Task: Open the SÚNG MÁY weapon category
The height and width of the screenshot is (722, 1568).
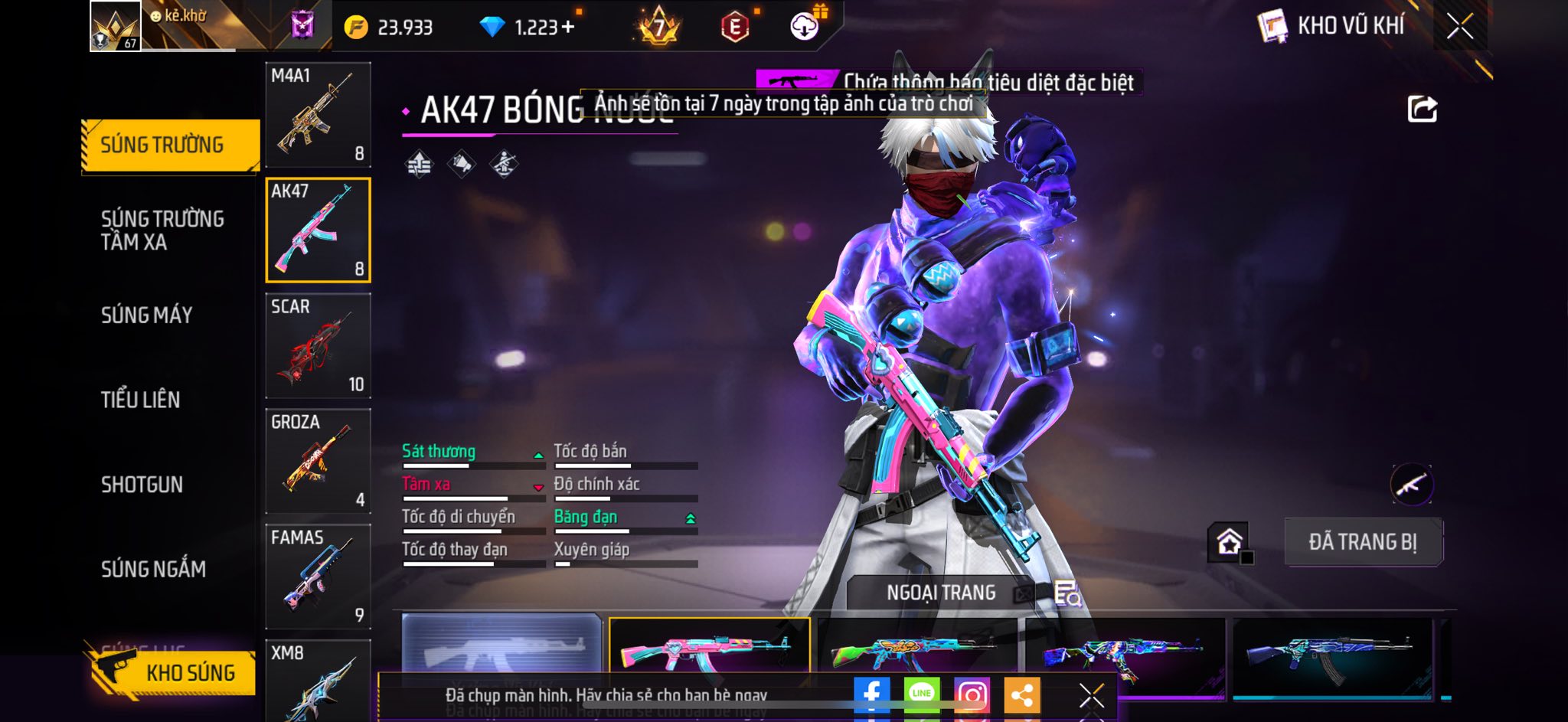Action: click(x=146, y=315)
